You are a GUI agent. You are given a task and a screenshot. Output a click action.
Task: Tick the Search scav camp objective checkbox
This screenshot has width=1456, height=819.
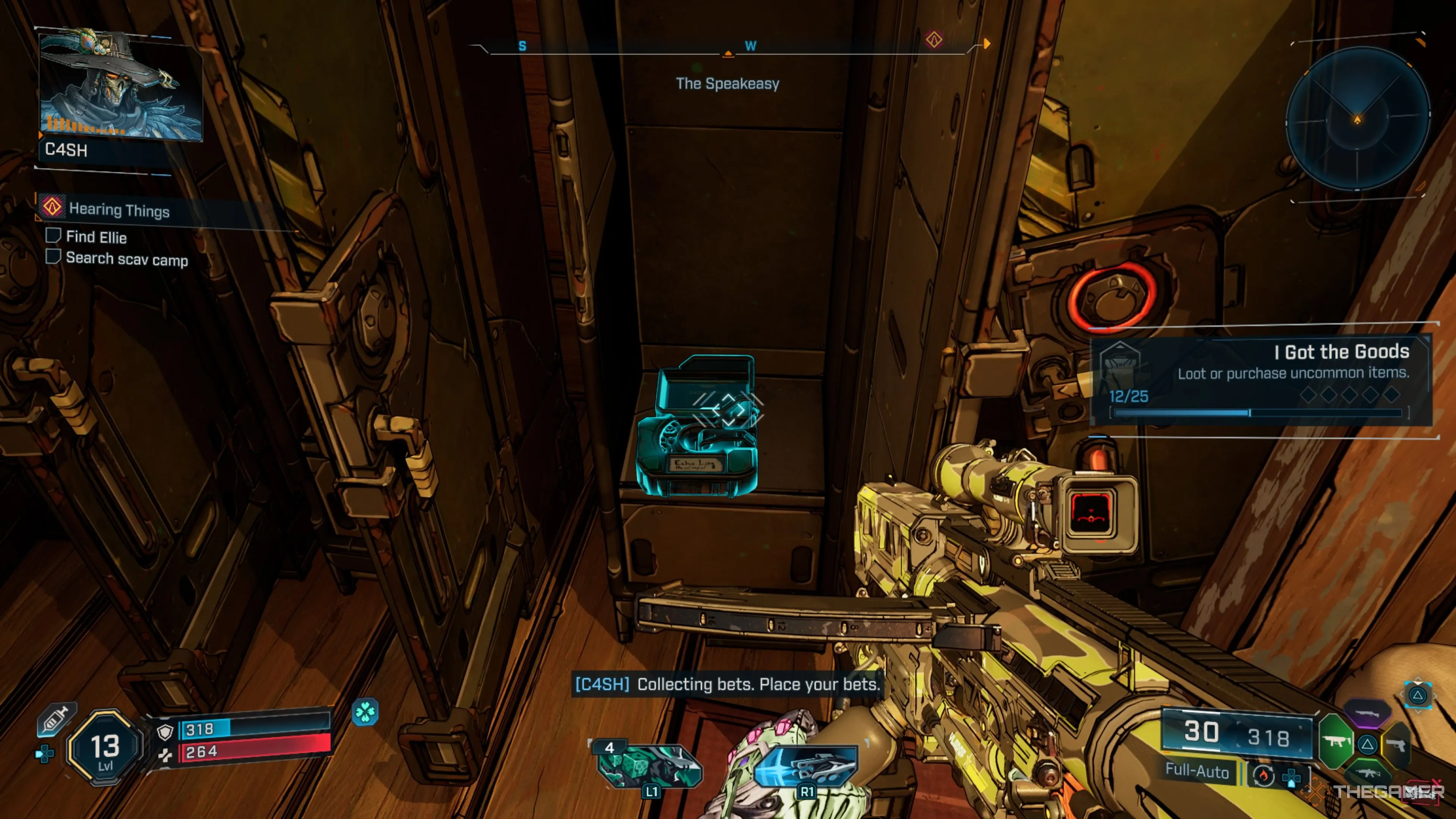click(53, 257)
